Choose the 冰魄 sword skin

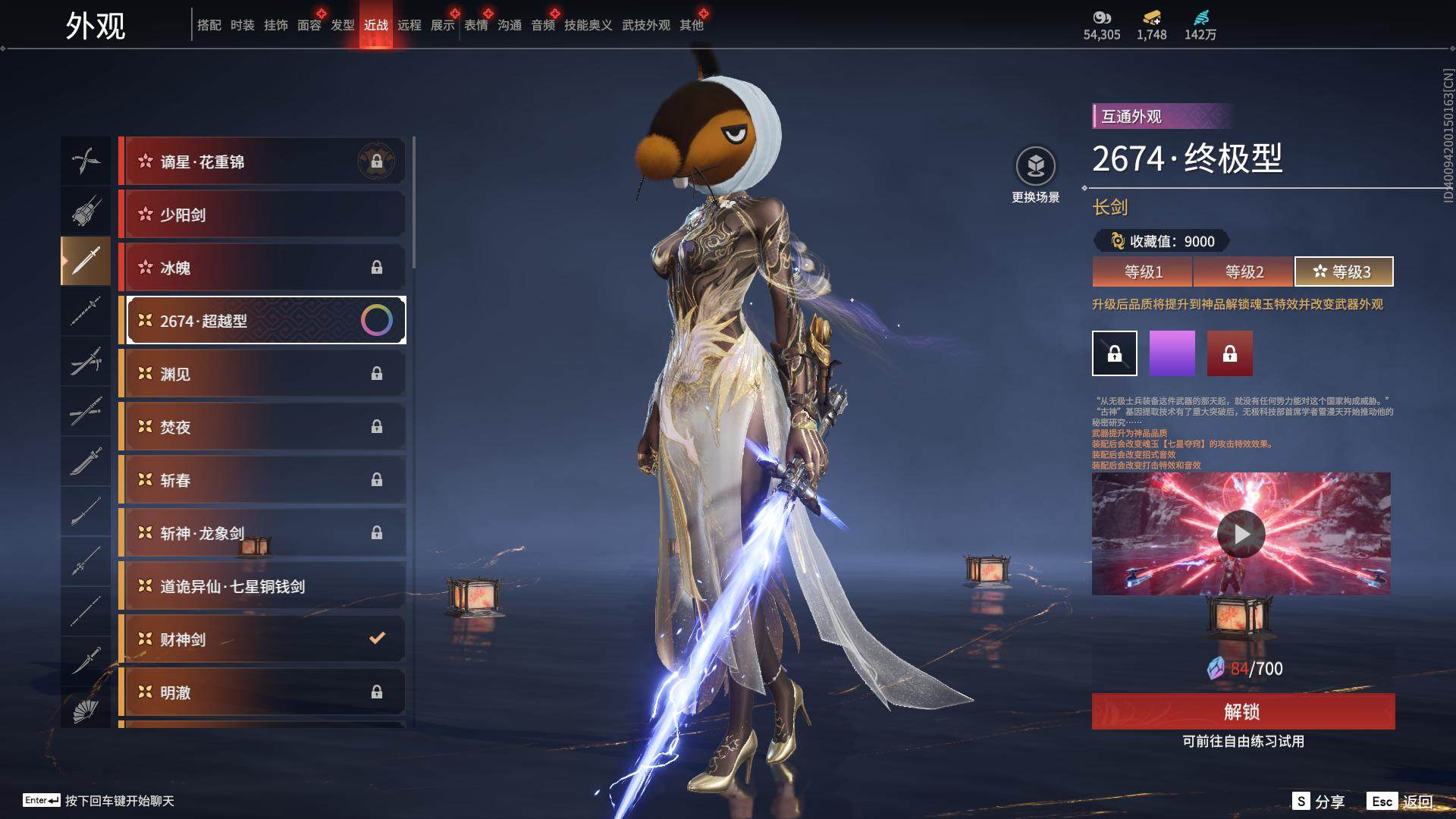click(x=262, y=268)
